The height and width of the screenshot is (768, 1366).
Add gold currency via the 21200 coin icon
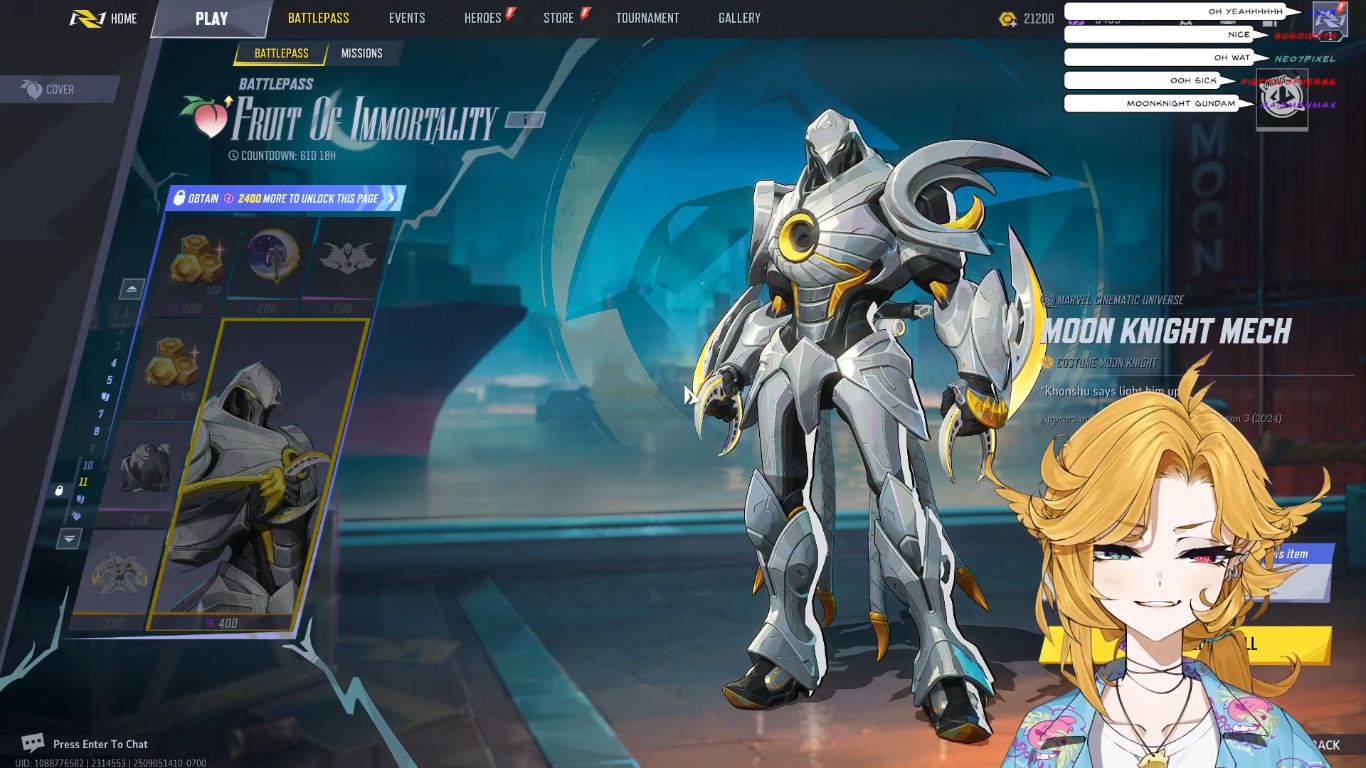1008,19
